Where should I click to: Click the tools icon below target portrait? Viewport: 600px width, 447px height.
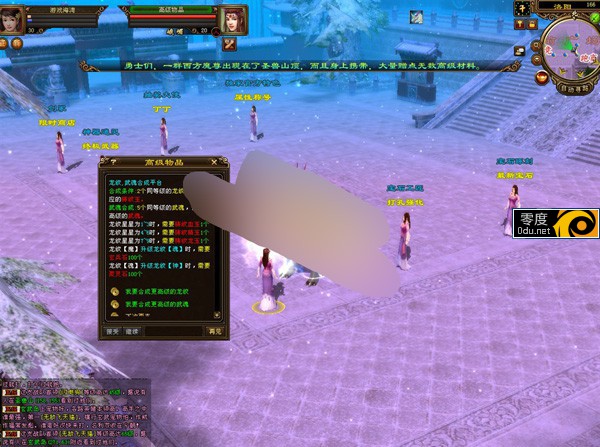coord(230,44)
